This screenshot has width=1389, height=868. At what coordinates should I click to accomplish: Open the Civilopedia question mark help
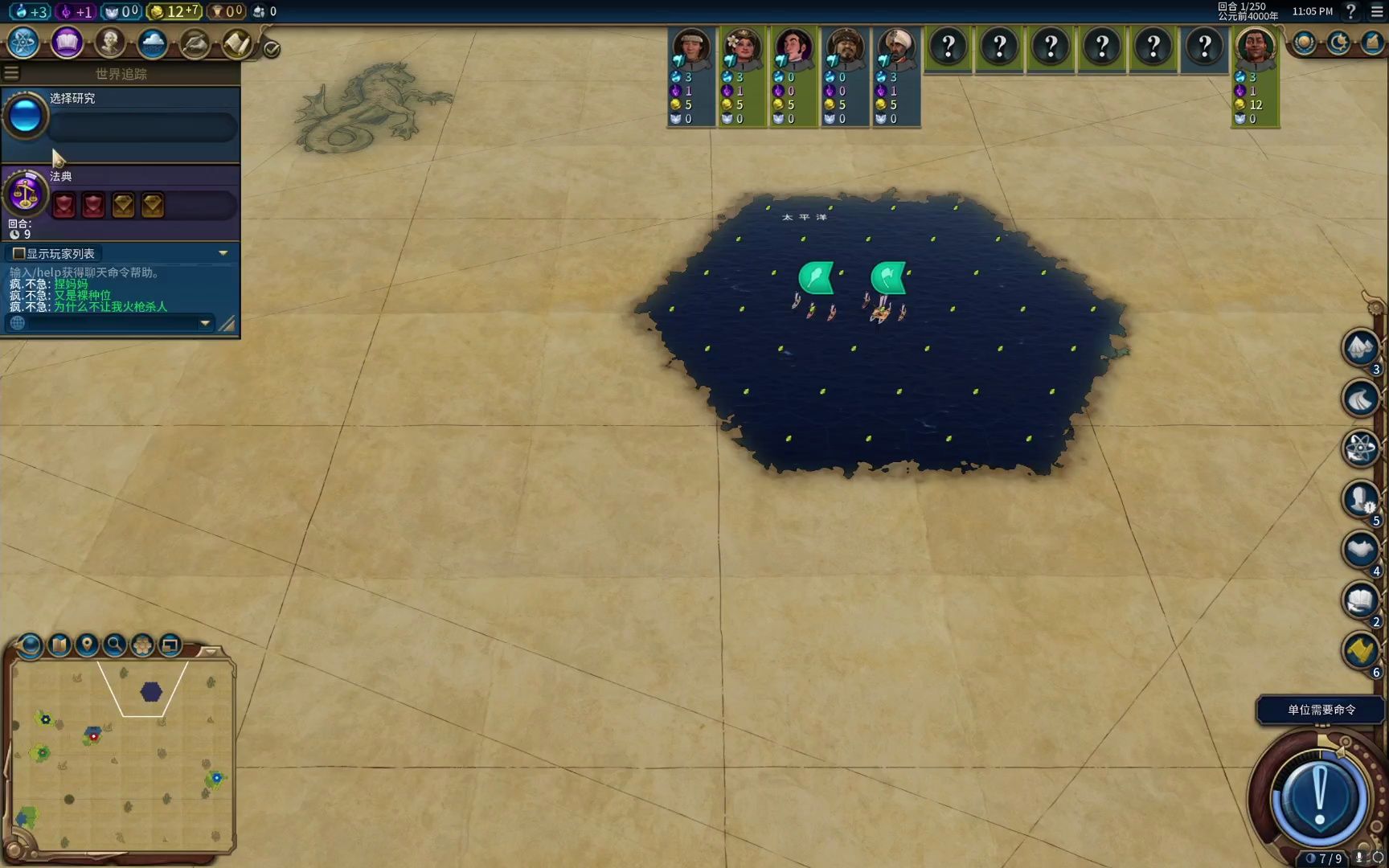(x=1351, y=11)
